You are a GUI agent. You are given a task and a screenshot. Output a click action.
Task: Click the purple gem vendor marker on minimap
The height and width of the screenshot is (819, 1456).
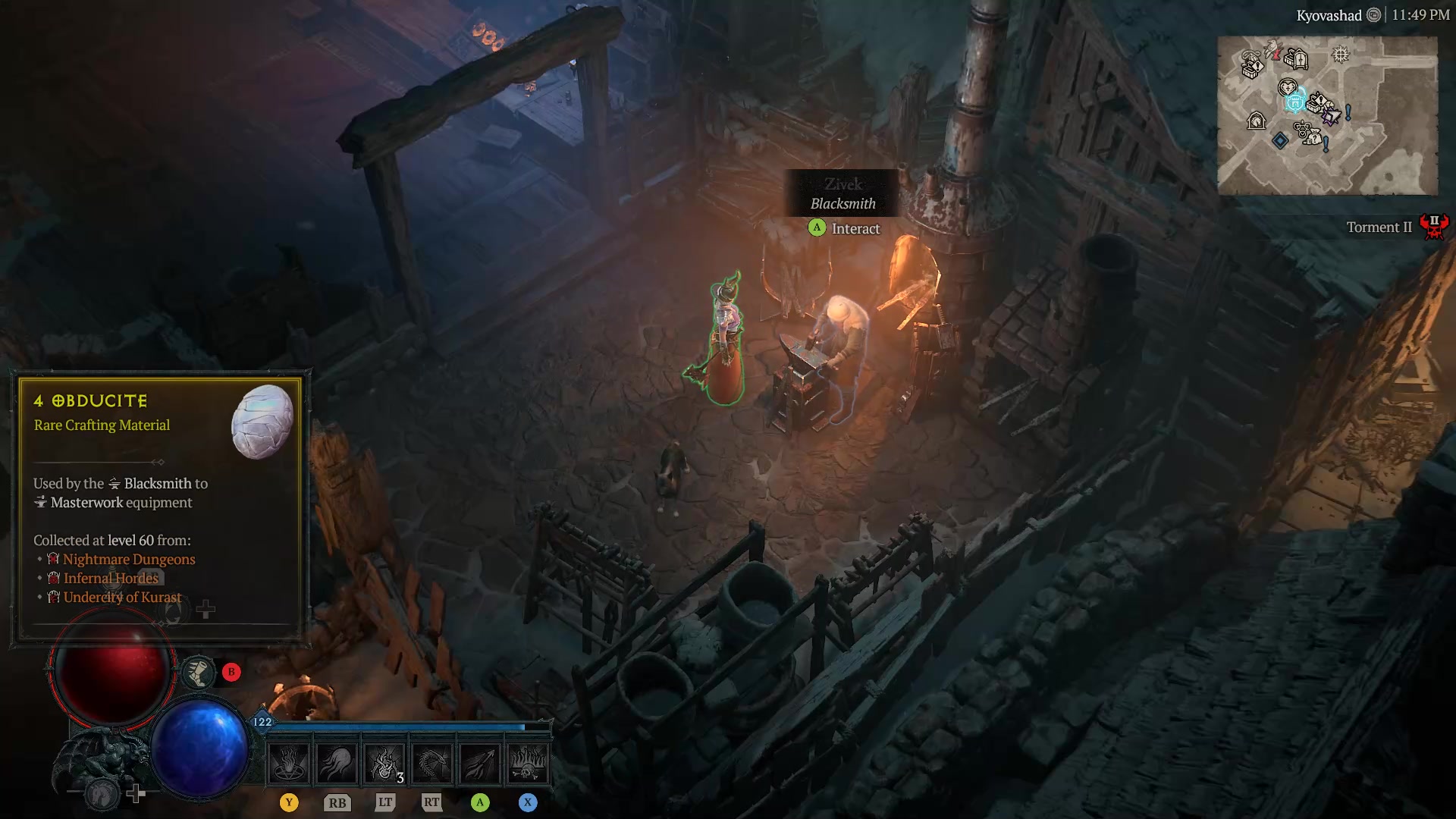click(x=1332, y=116)
